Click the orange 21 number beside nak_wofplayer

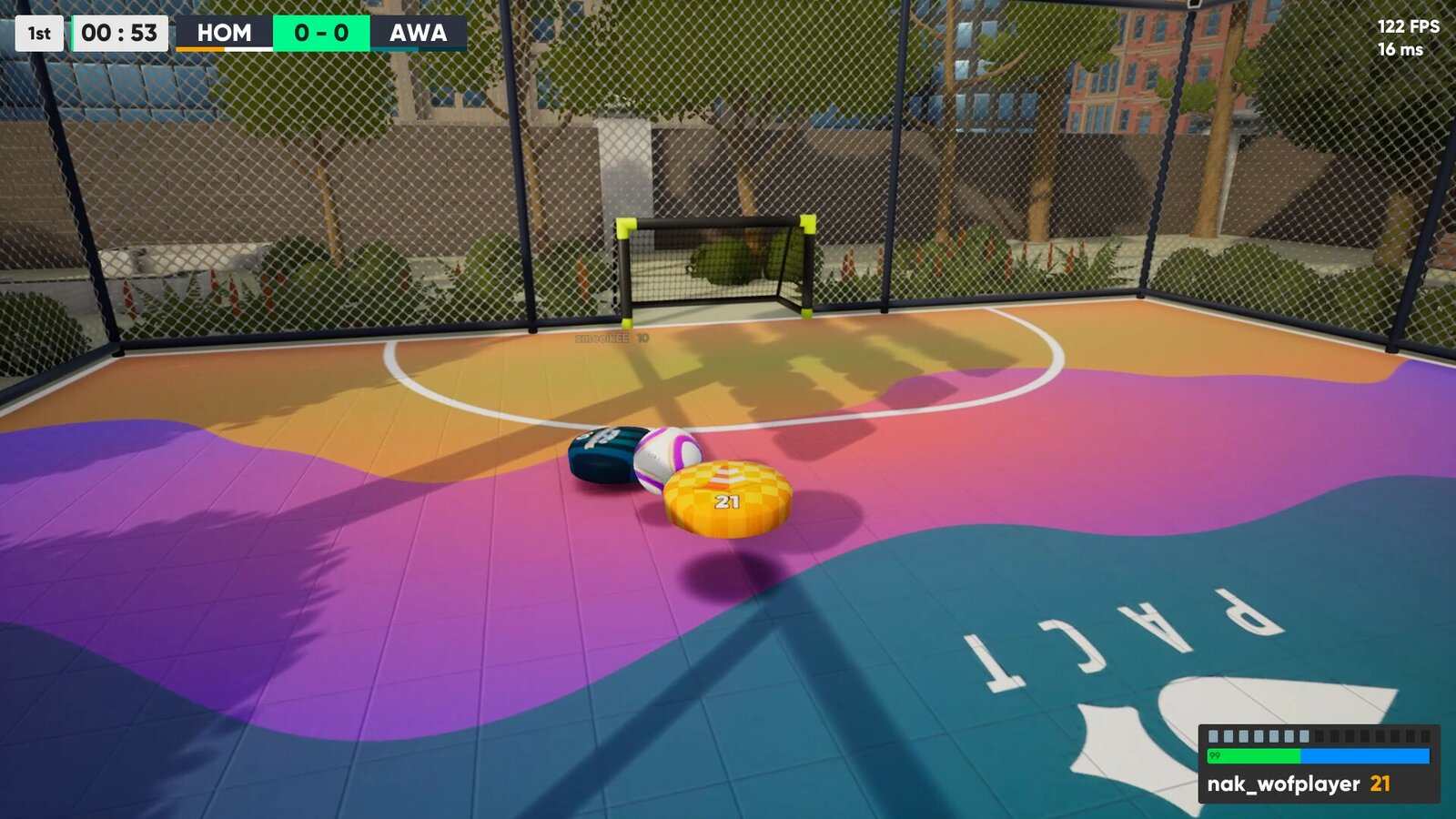(1379, 784)
